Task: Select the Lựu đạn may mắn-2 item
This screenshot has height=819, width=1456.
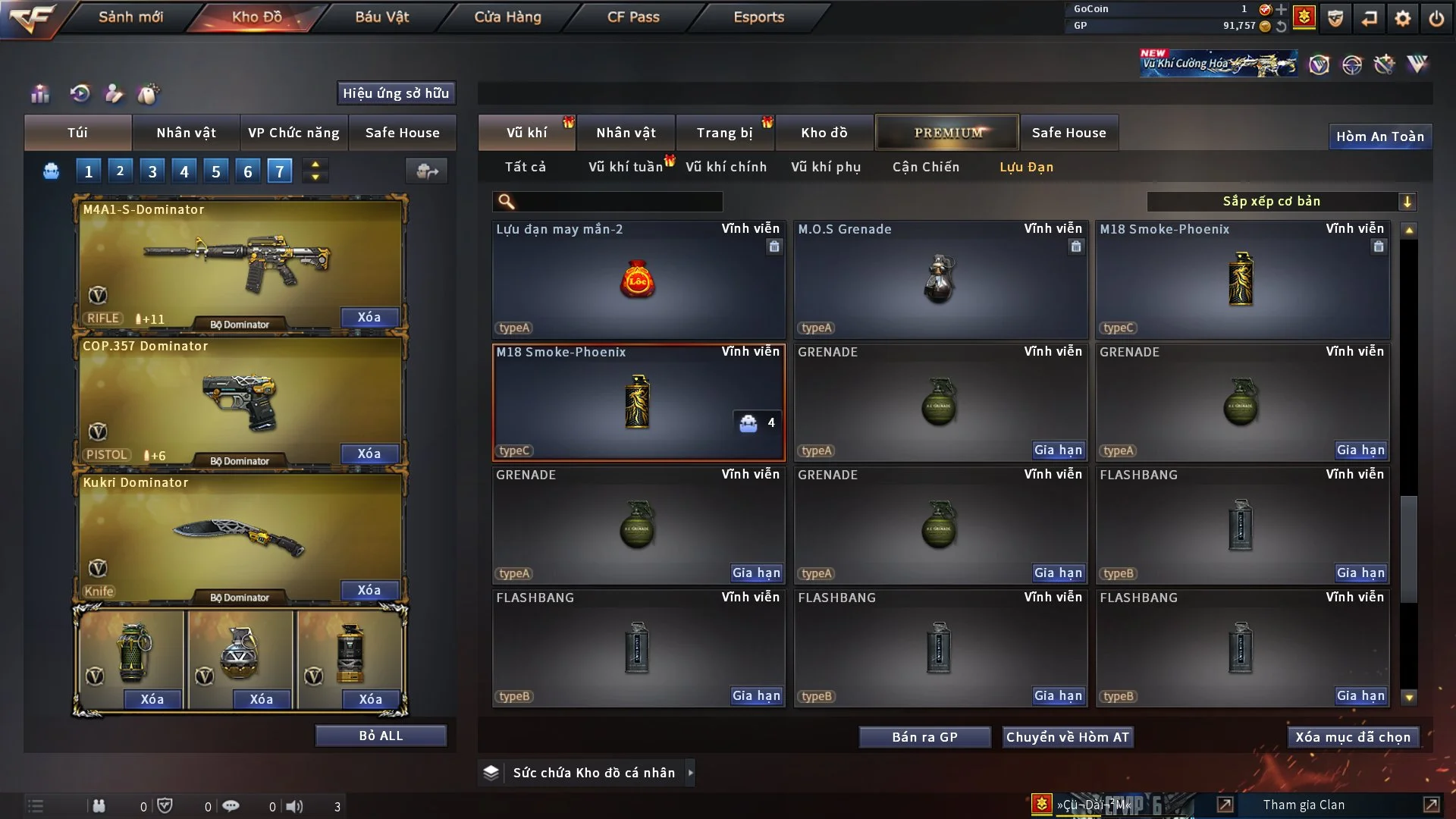Action: coord(639,279)
